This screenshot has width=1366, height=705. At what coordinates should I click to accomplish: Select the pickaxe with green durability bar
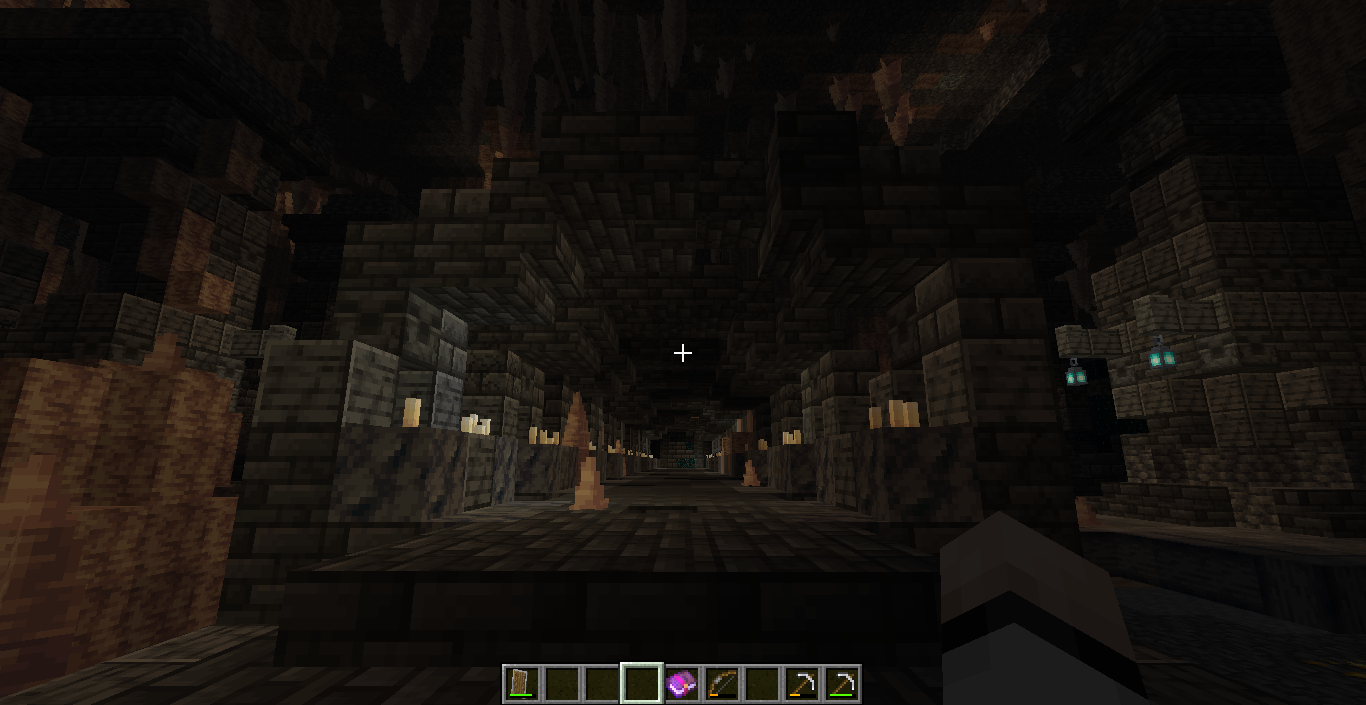tap(841, 684)
